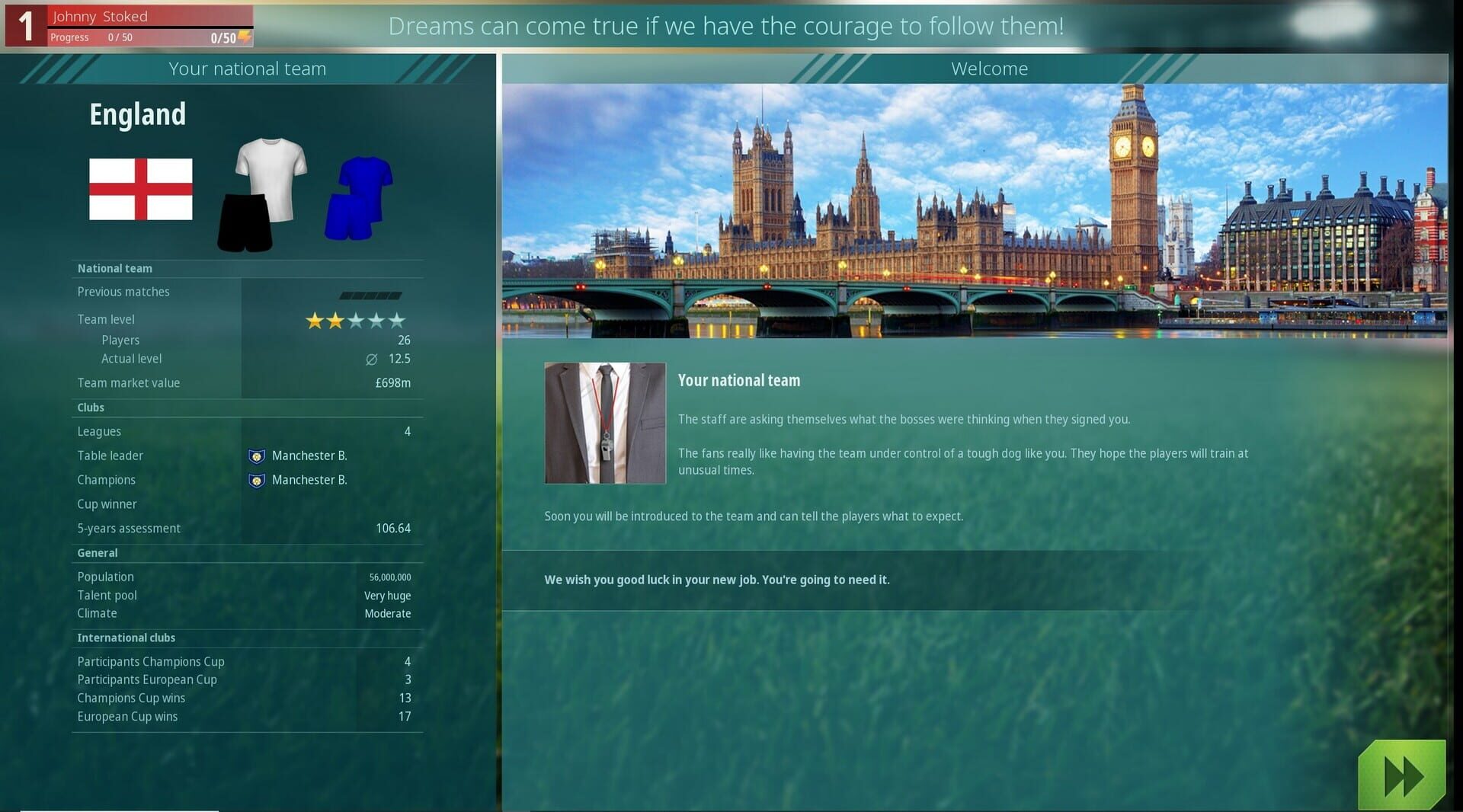Open Manchester B. from the Champions row
The height and width of the screenshot is (812, 1463).
[309, 480]
